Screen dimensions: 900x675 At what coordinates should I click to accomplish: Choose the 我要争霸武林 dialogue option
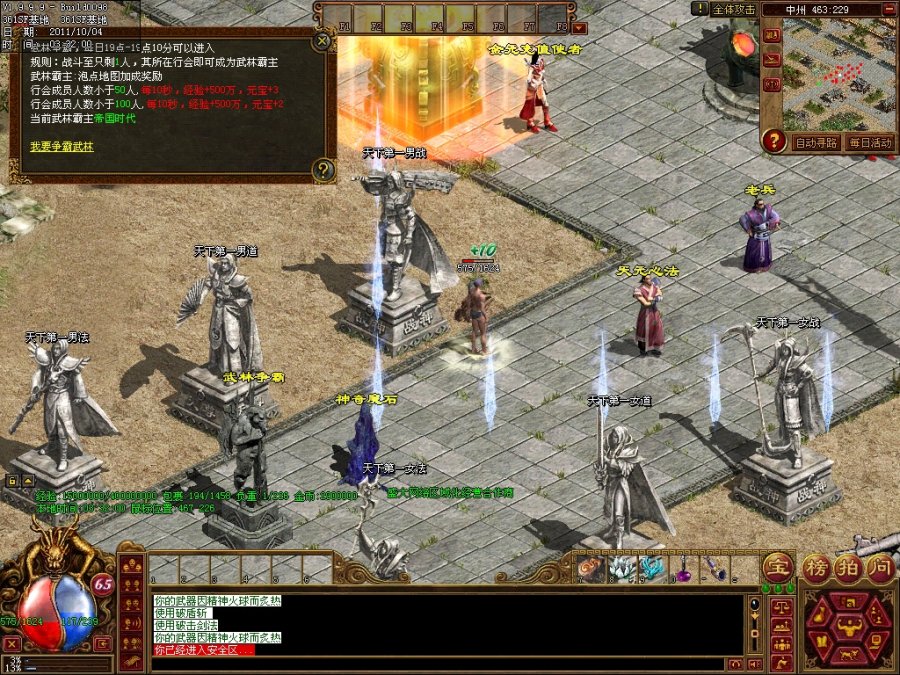62,147
